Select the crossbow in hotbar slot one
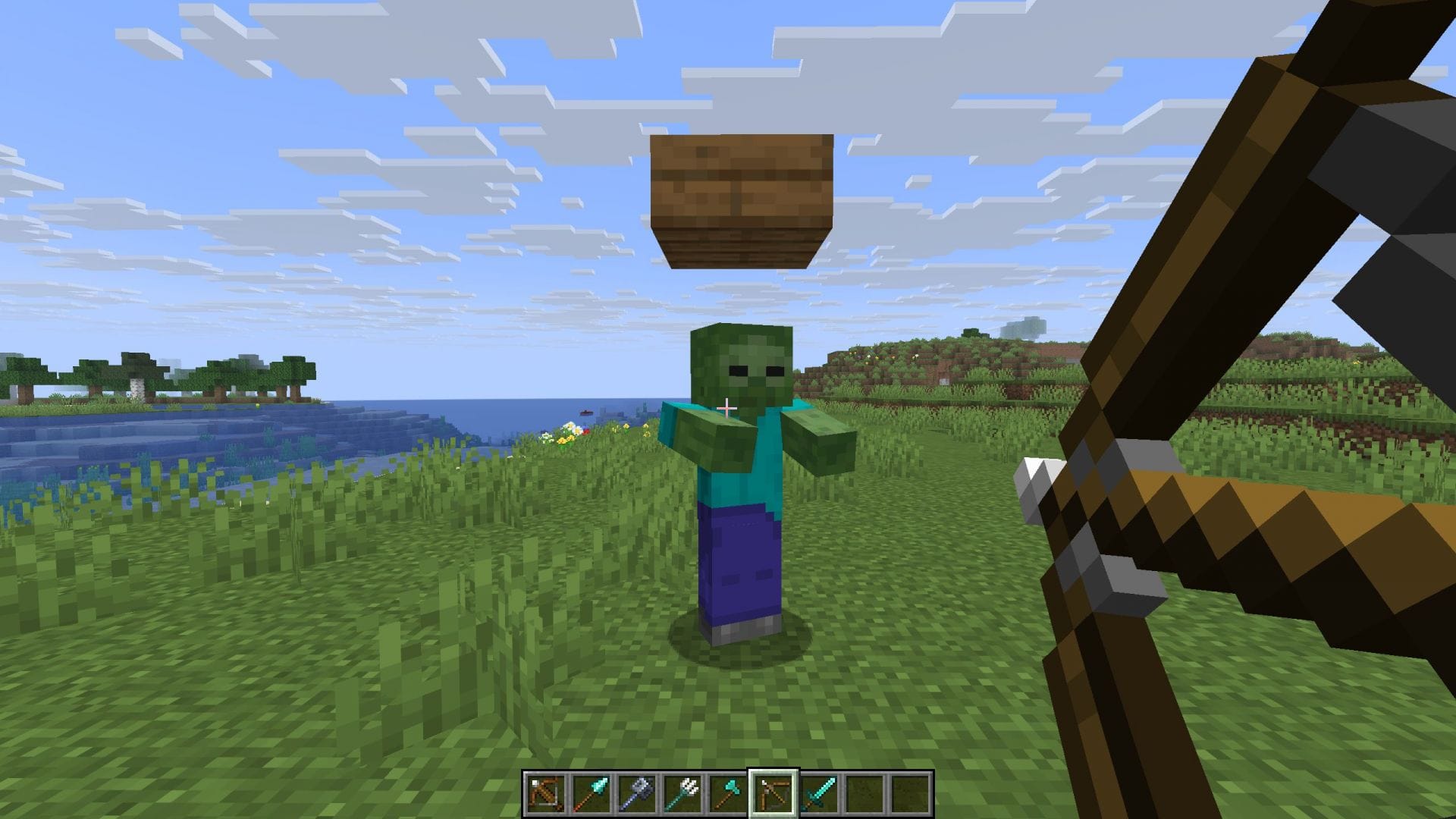Screen dimensions: 1456x819 click(x=544, y=792)
